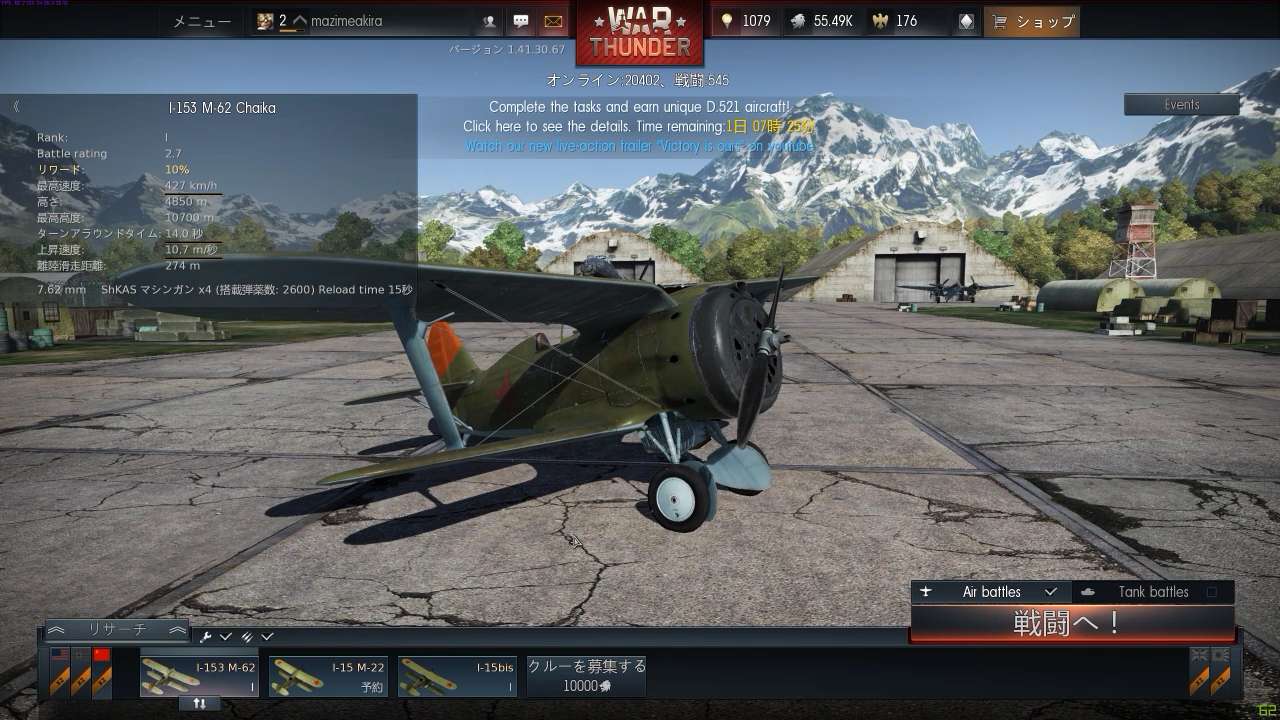Open the mail envelope icon
The image size is (1280, 720).
[x=552, y=21]
